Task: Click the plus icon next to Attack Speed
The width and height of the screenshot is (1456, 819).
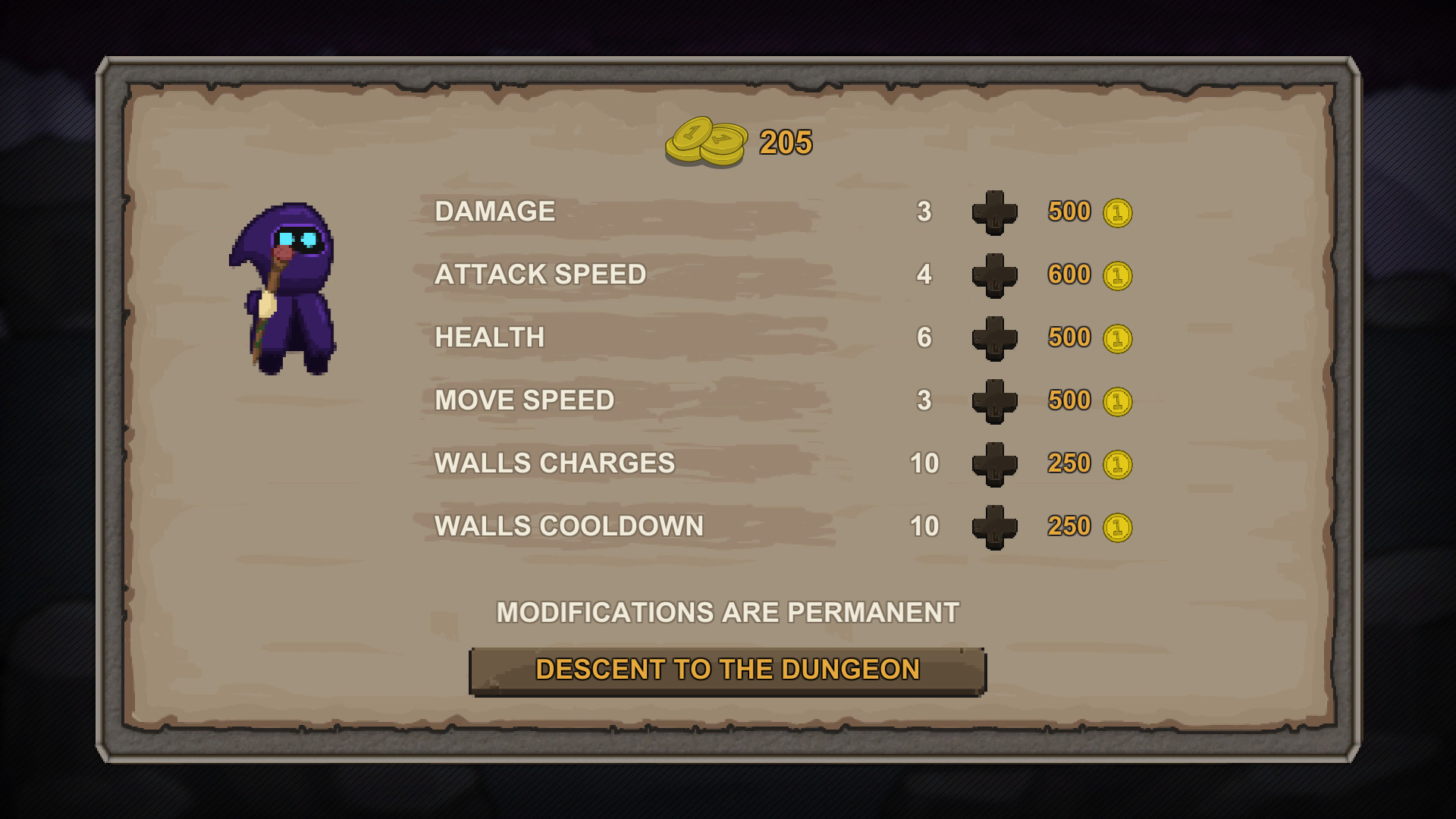Action: pos(994,275)
